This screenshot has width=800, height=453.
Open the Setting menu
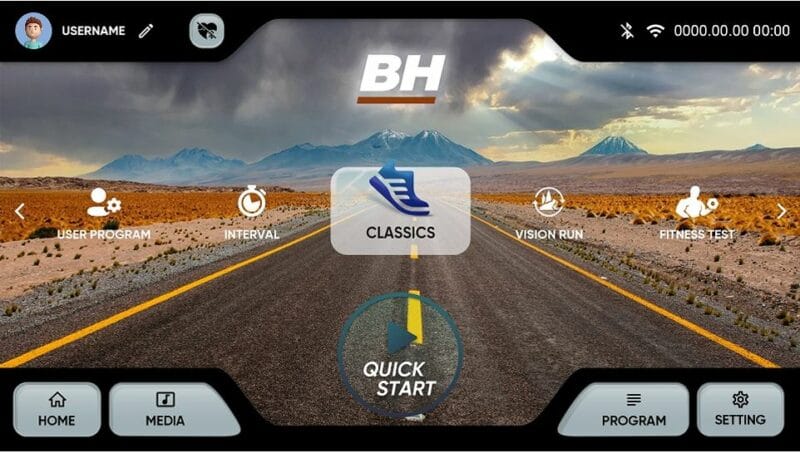[740, 409]
